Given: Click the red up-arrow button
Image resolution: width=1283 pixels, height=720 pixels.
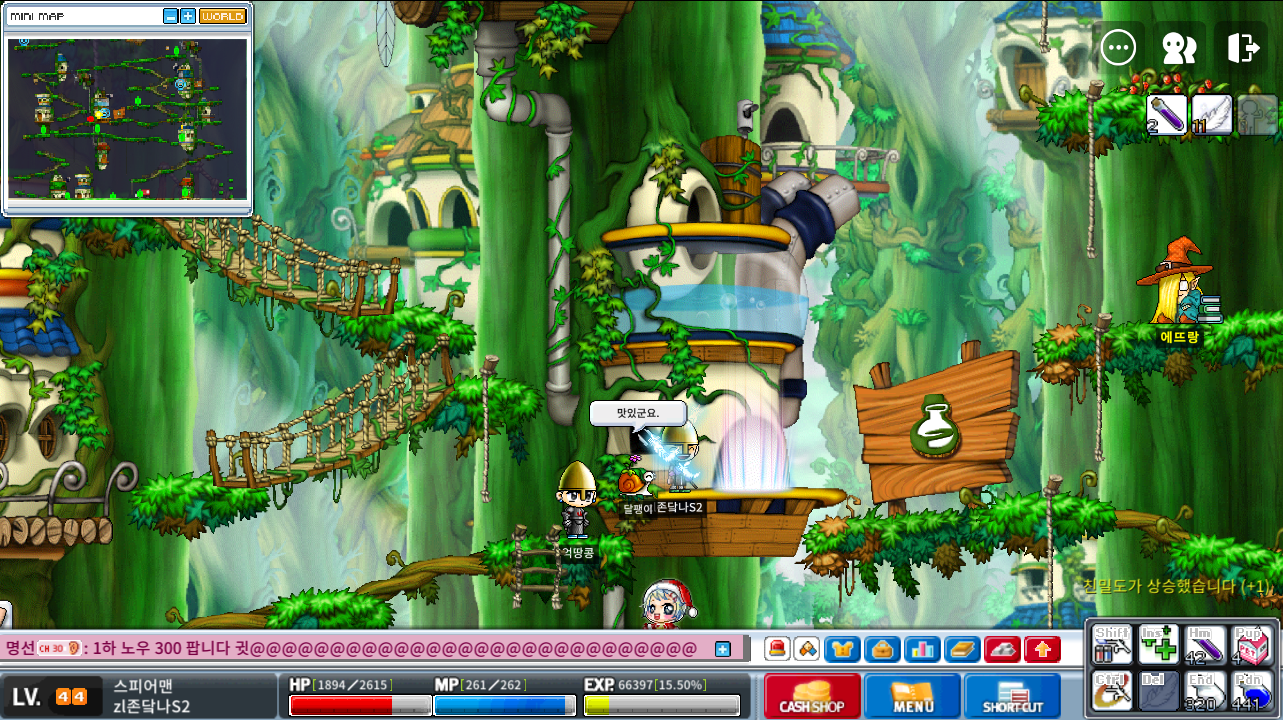Looking at the screenshot, I should point(1042,649).
